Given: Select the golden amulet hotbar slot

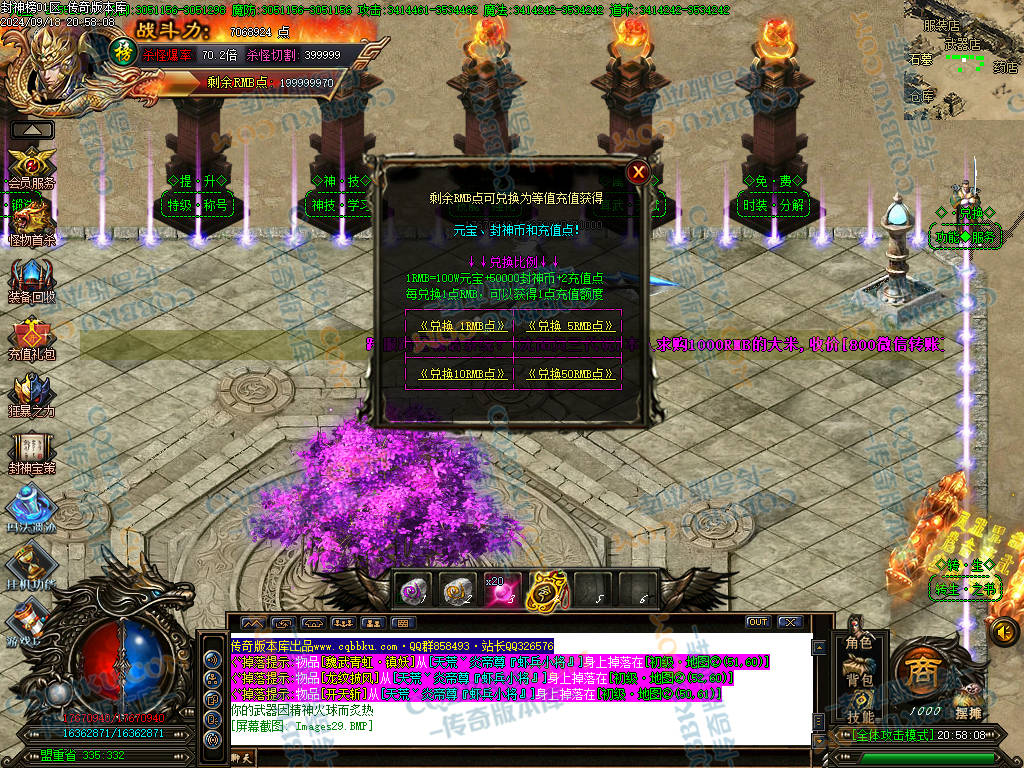Looking at the screenshot, I should pos(547,592).
